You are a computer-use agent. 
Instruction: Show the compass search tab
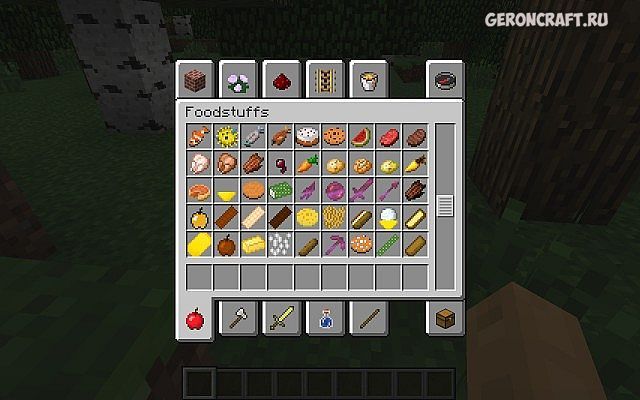click(x=443, y=79)
